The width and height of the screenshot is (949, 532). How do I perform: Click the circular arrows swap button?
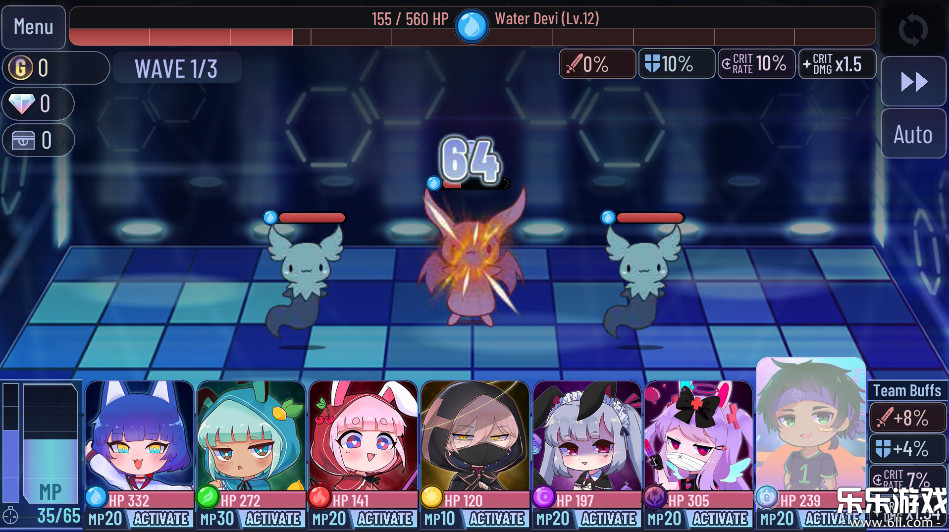(913, 29)
